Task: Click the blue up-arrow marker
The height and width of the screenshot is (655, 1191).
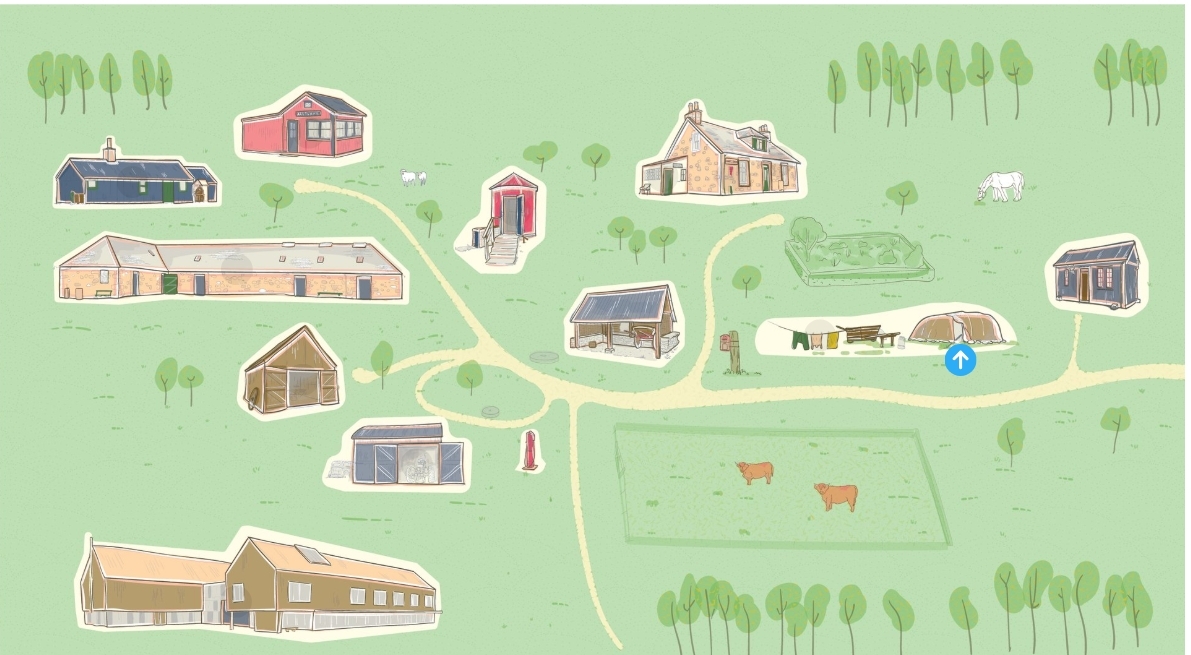Action: click(960, 360)
